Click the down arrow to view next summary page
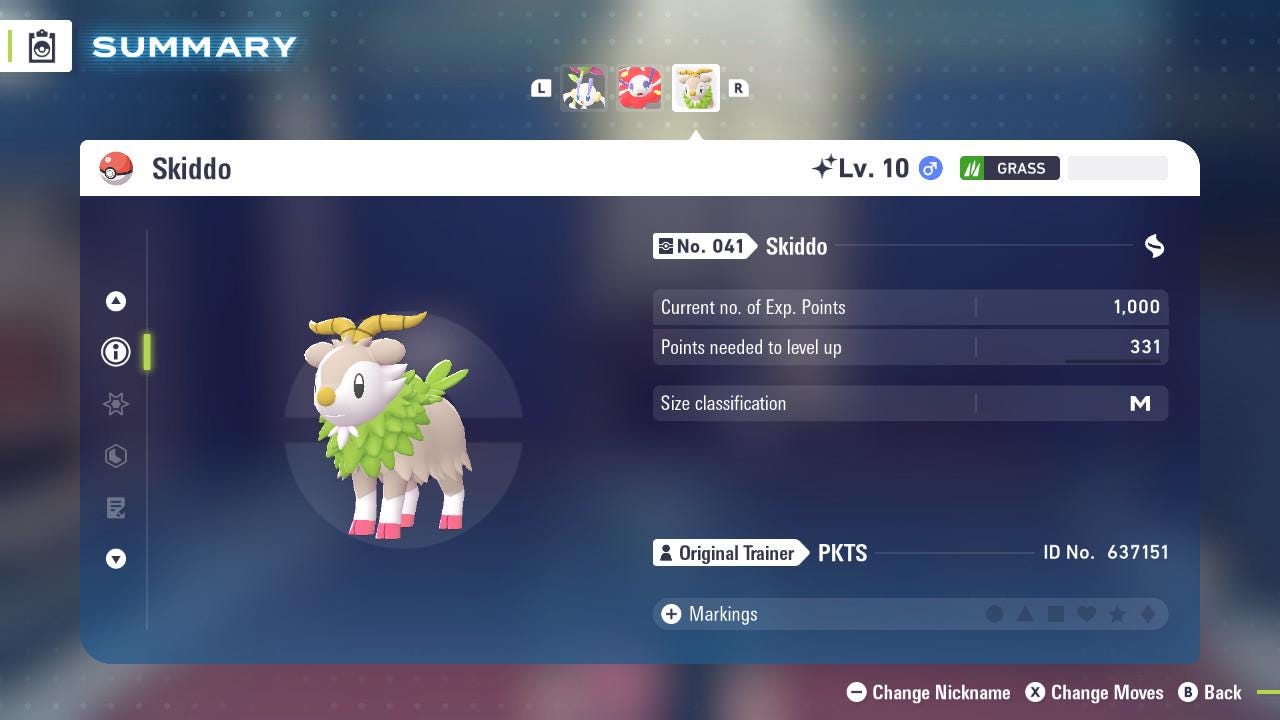Image resolution: width=1280 pixels, height=720 pixels. (116, 559)
